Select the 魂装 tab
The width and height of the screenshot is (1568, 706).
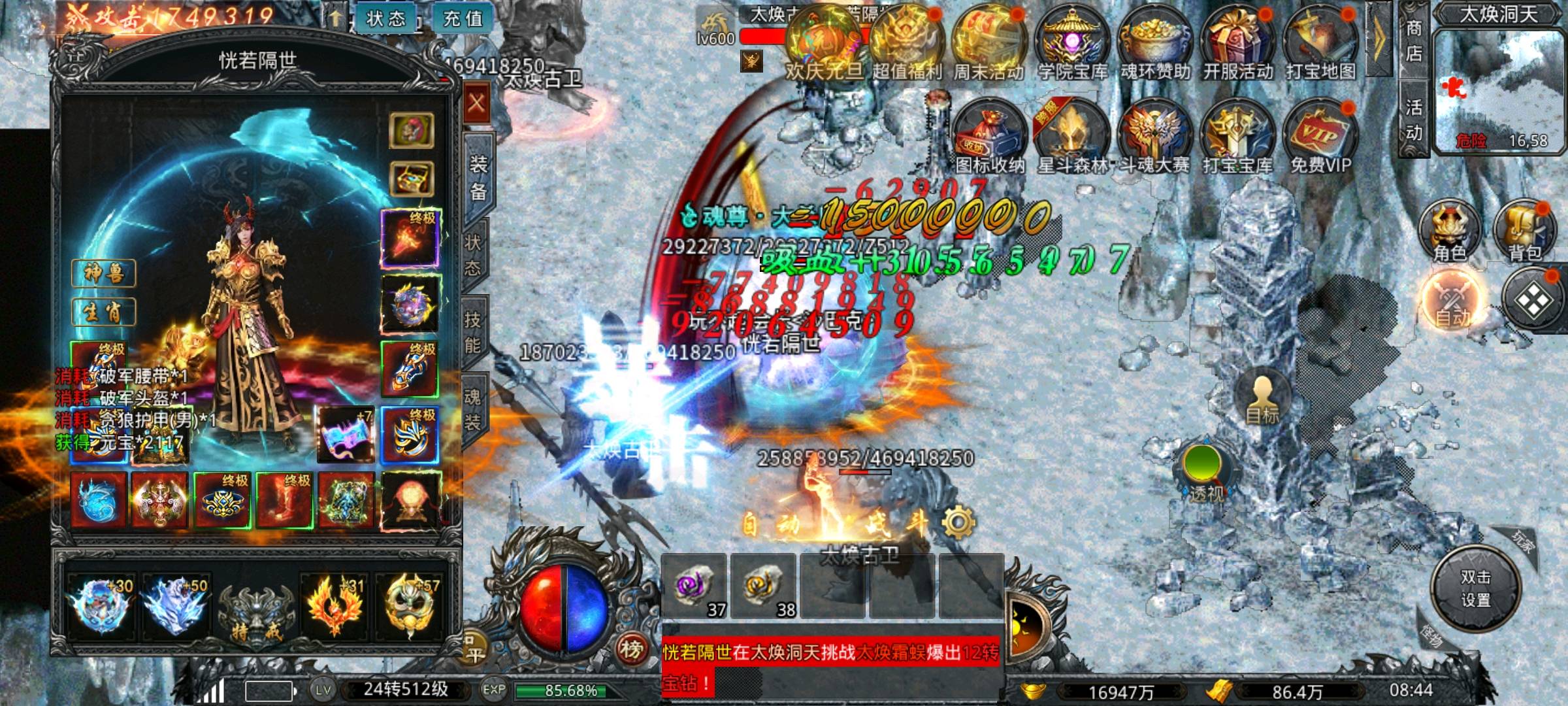473,409
